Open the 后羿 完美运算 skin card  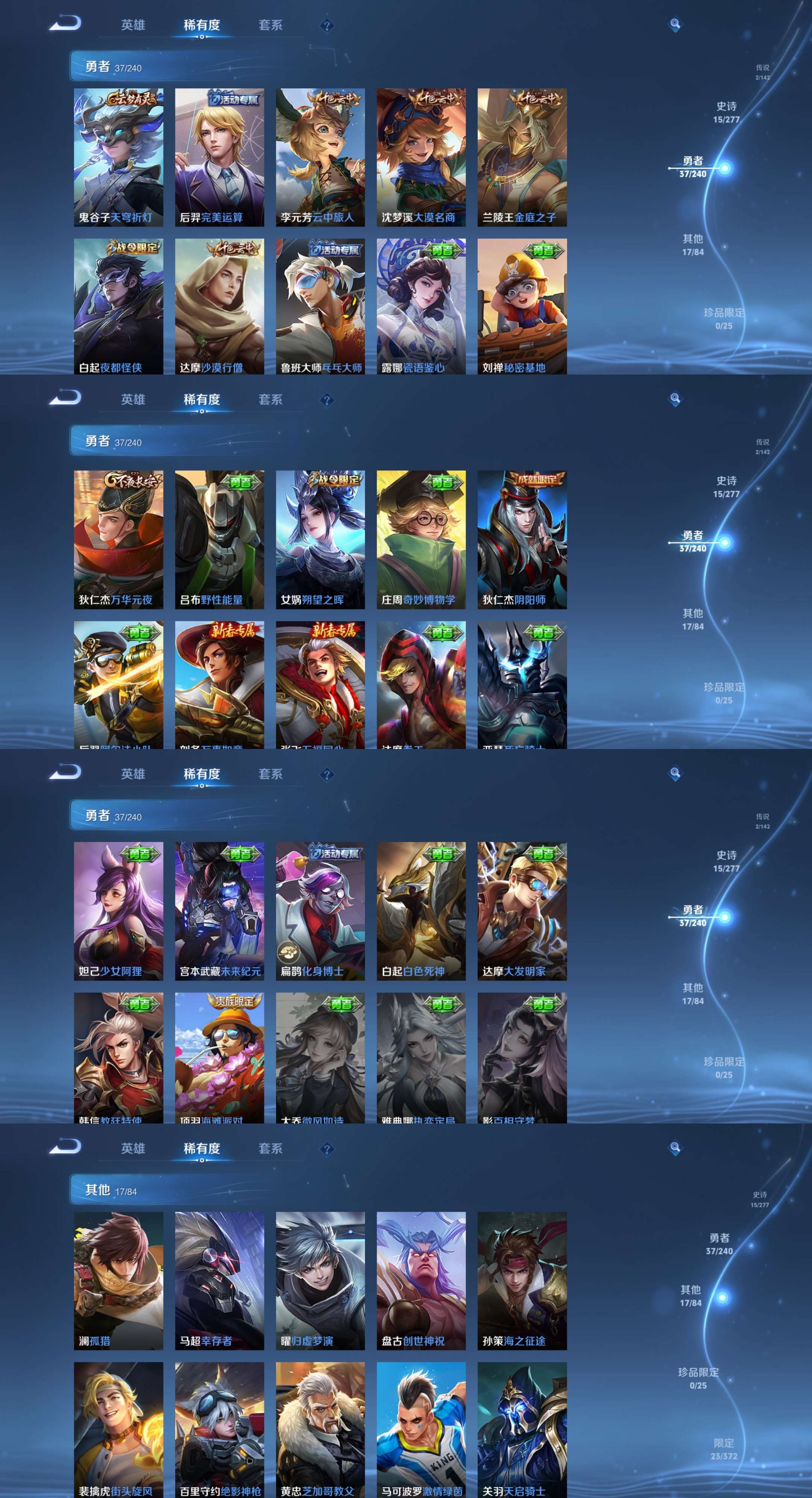[x=219, y=157]
